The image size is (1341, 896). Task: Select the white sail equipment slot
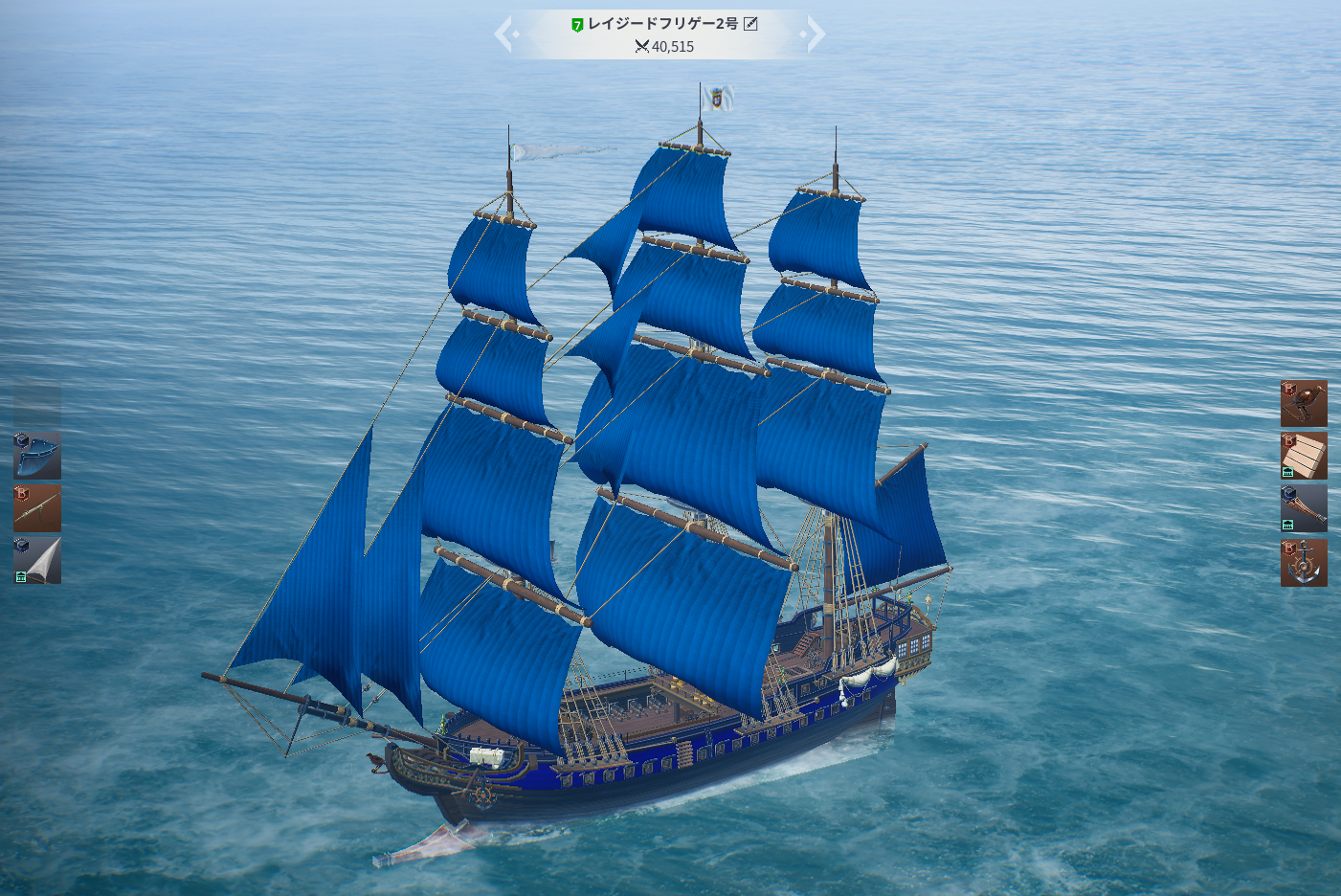click(x=37, y=560)
